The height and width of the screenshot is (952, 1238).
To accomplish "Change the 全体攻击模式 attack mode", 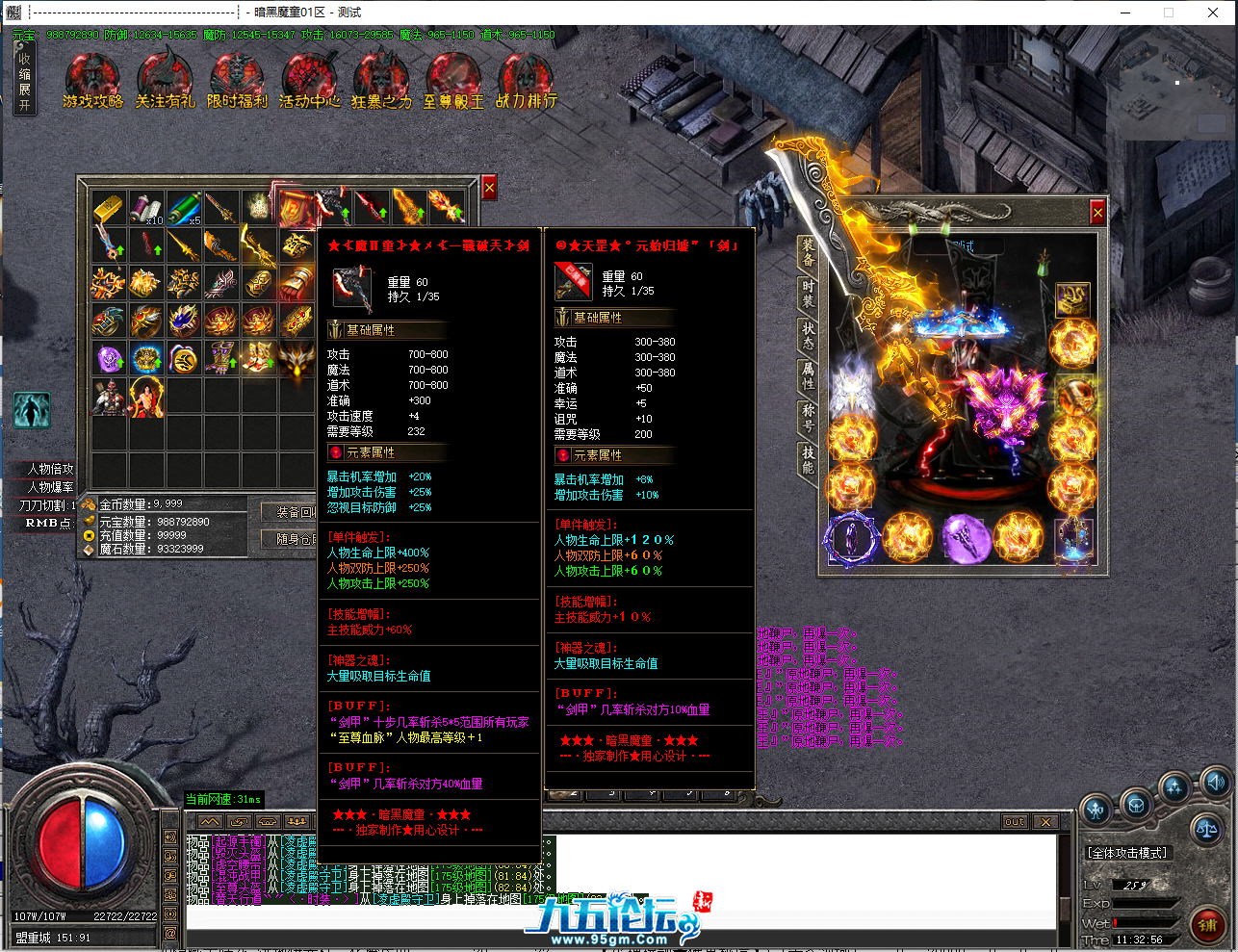I will coord(1127,853).
